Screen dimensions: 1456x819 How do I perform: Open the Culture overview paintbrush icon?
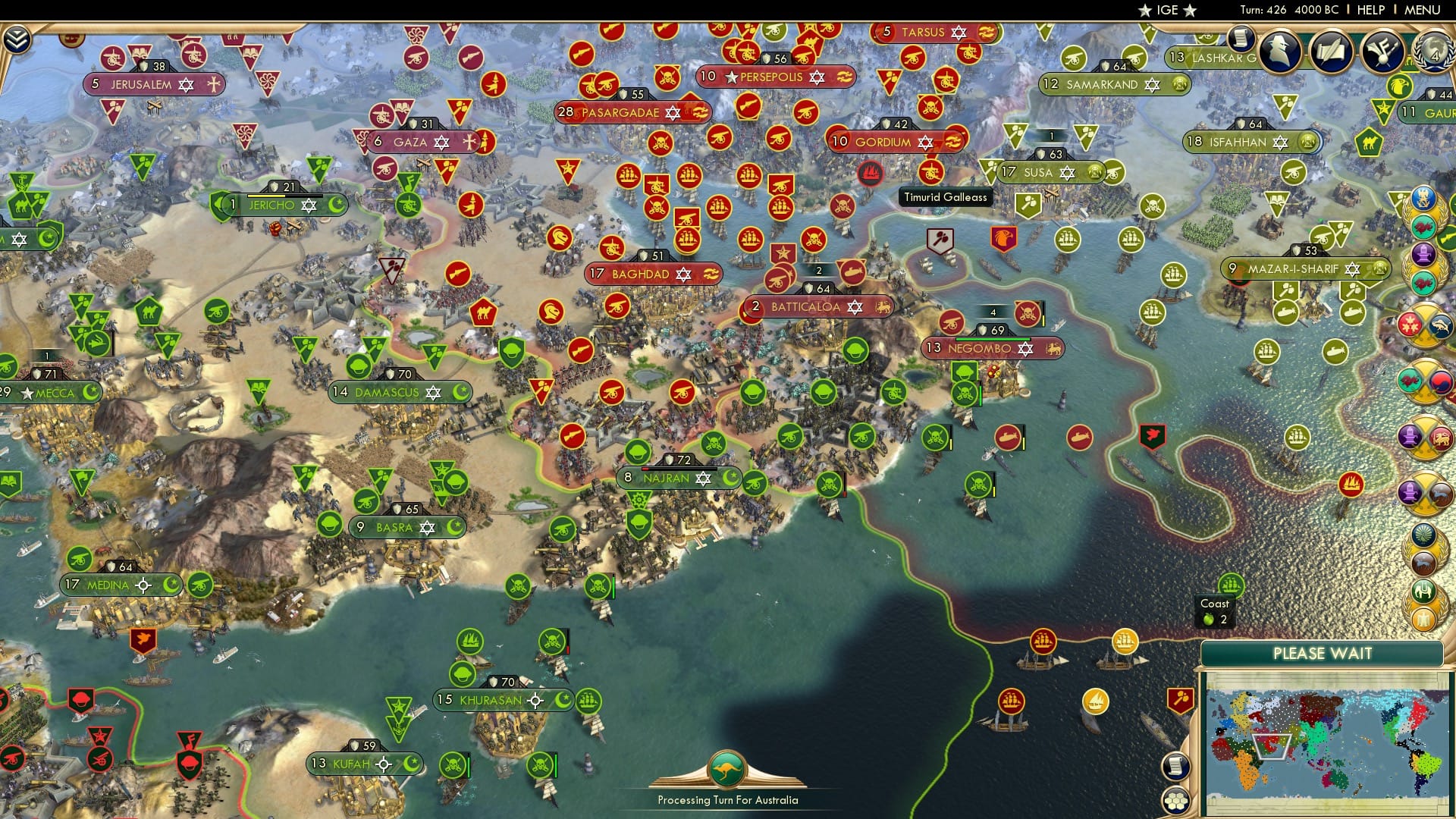(1382, 50)
